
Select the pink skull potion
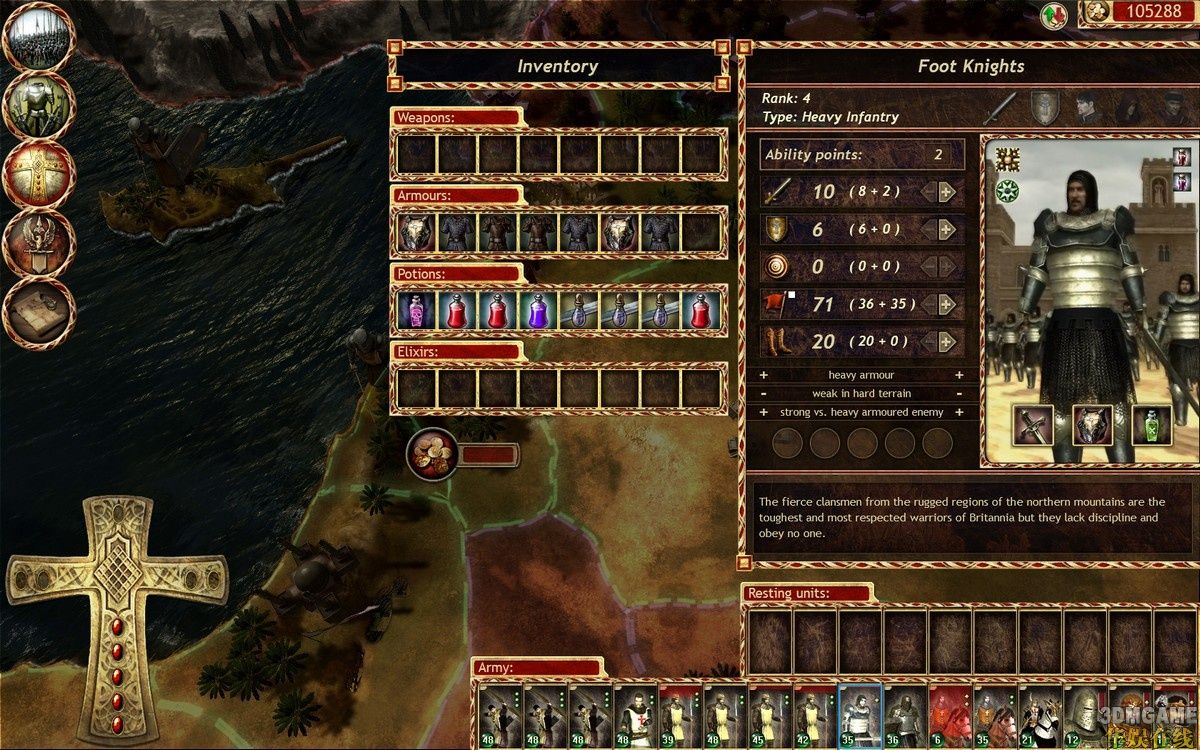coord(415,311)
